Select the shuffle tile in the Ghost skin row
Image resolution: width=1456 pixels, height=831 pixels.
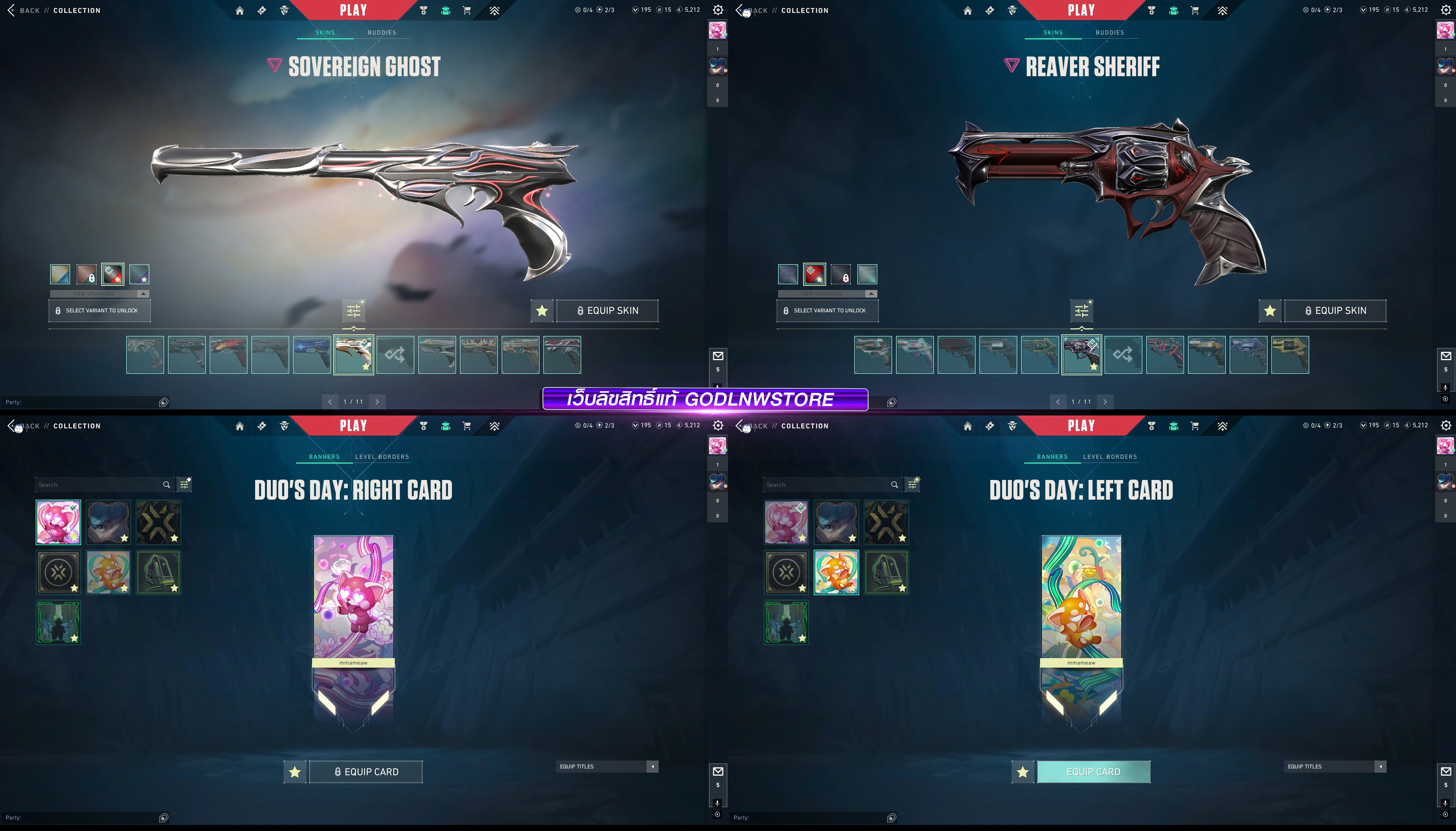(395, 354)
